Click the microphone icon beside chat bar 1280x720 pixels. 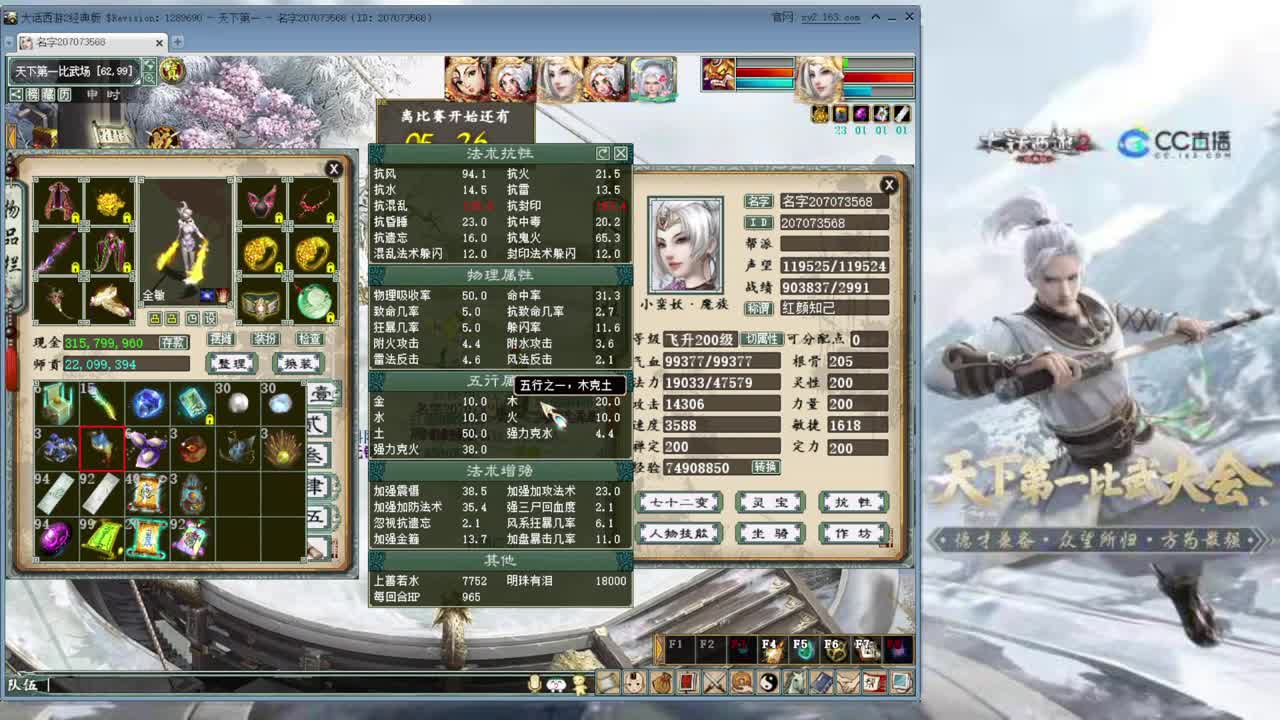(534, 685)
